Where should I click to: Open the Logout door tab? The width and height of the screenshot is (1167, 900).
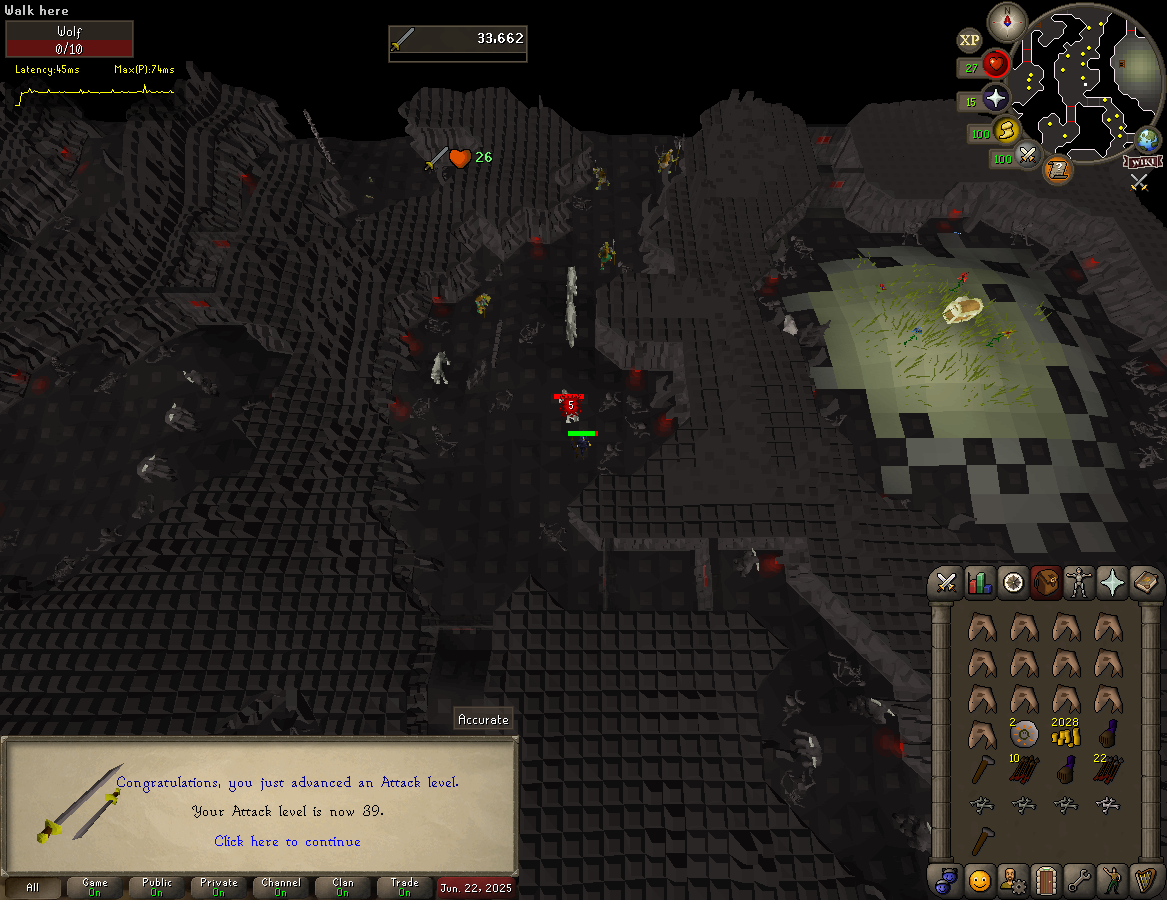(1046, 880)
